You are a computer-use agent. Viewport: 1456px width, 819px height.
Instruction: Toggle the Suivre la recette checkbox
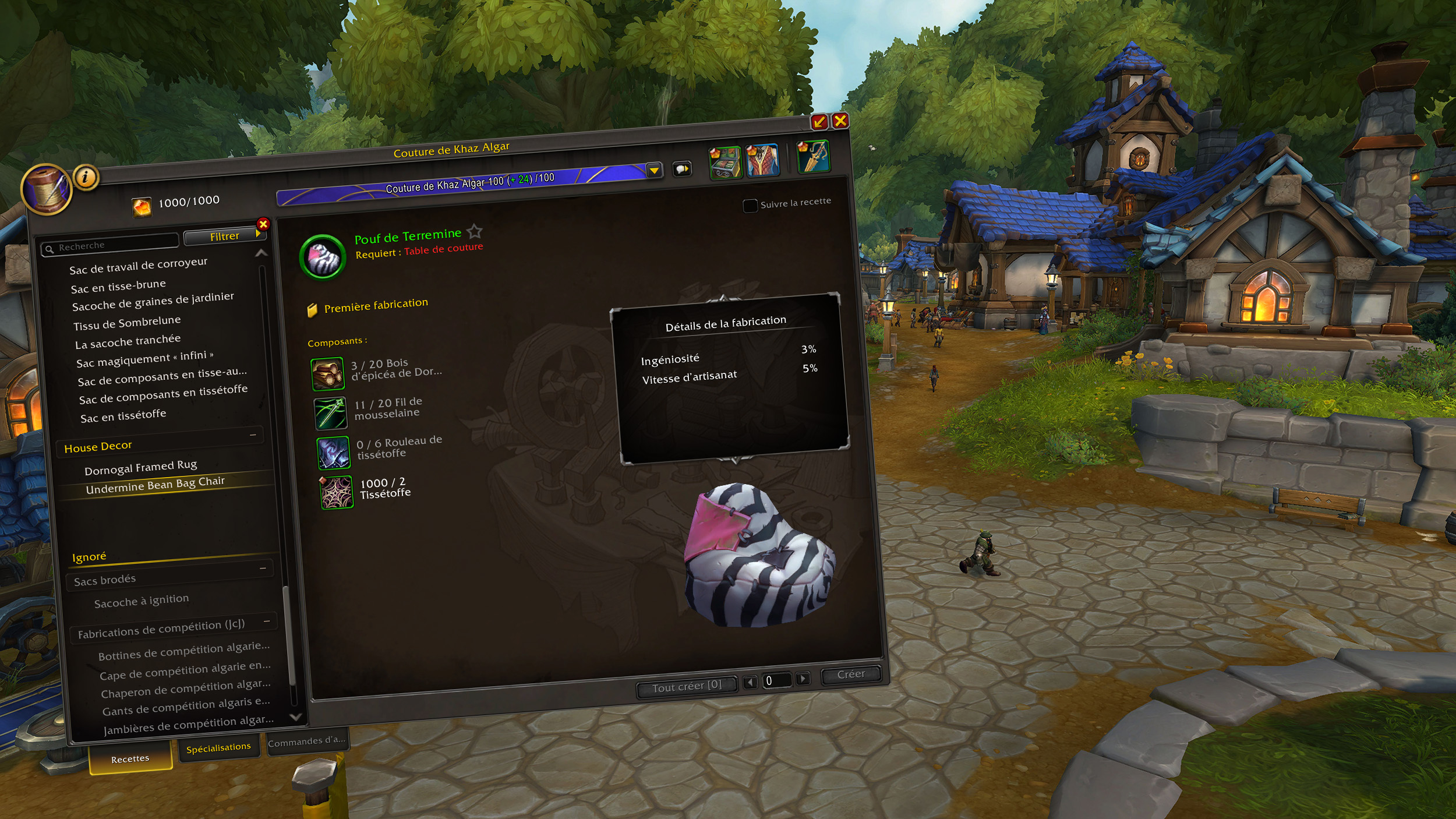click(x=750, y=206)
